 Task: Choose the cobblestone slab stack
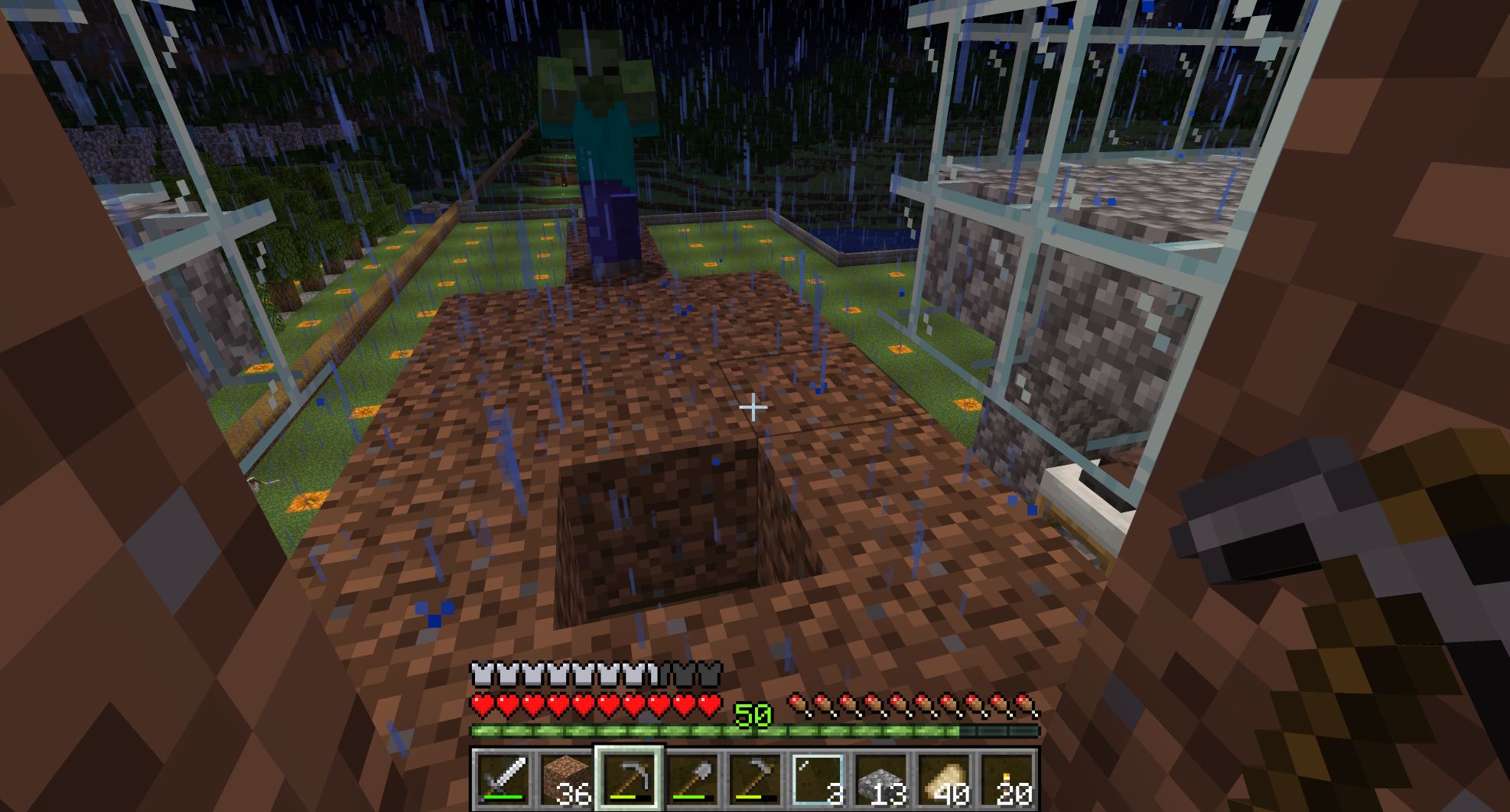[880, 779]
